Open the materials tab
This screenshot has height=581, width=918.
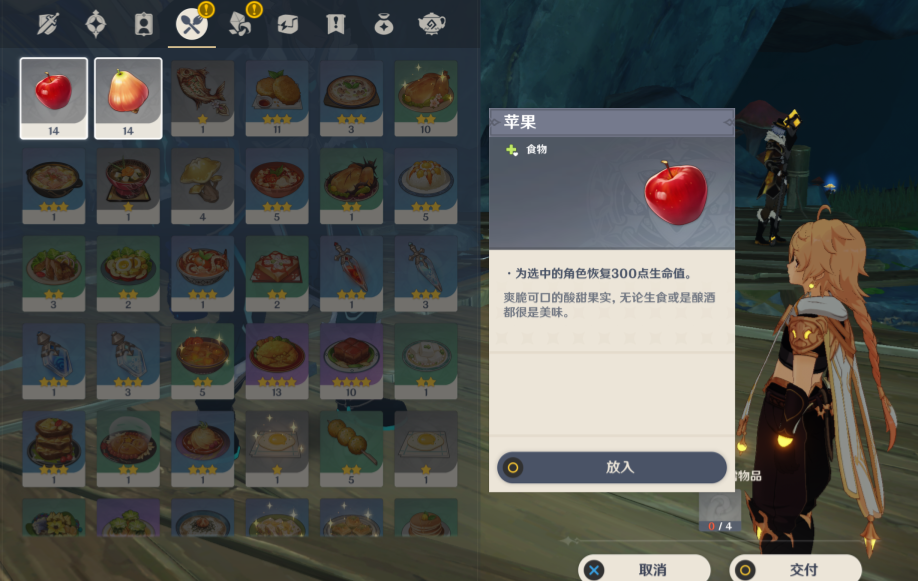(239, 23)
